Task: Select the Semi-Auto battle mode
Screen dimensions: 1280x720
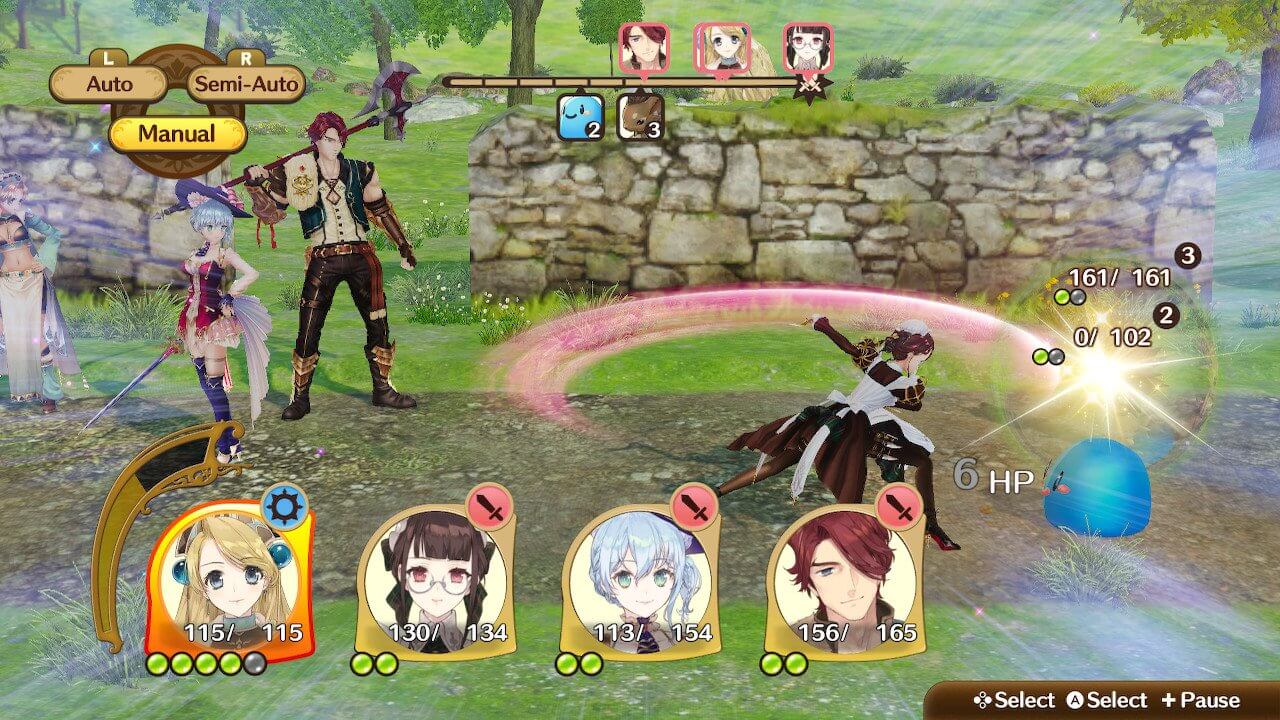Action: pos(246,84)
